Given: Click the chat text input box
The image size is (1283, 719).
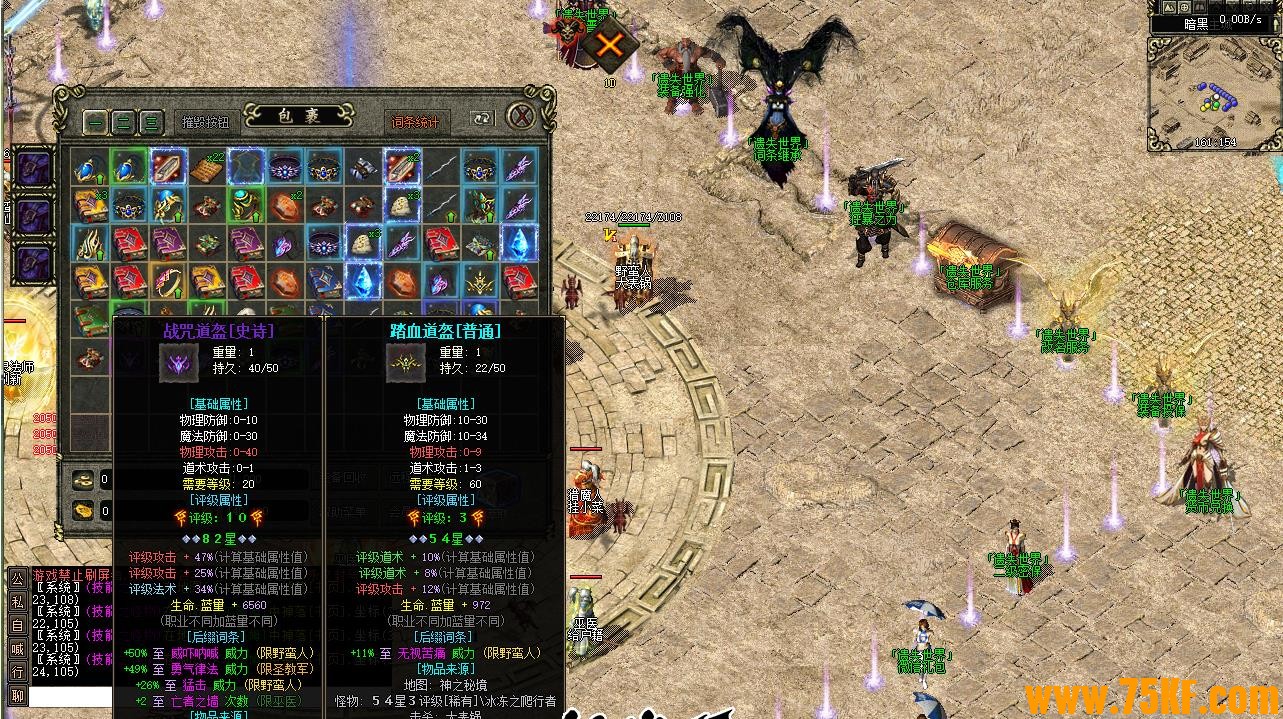Looking at the screenshot, I should pyautogui.click(x=70, y=696).
